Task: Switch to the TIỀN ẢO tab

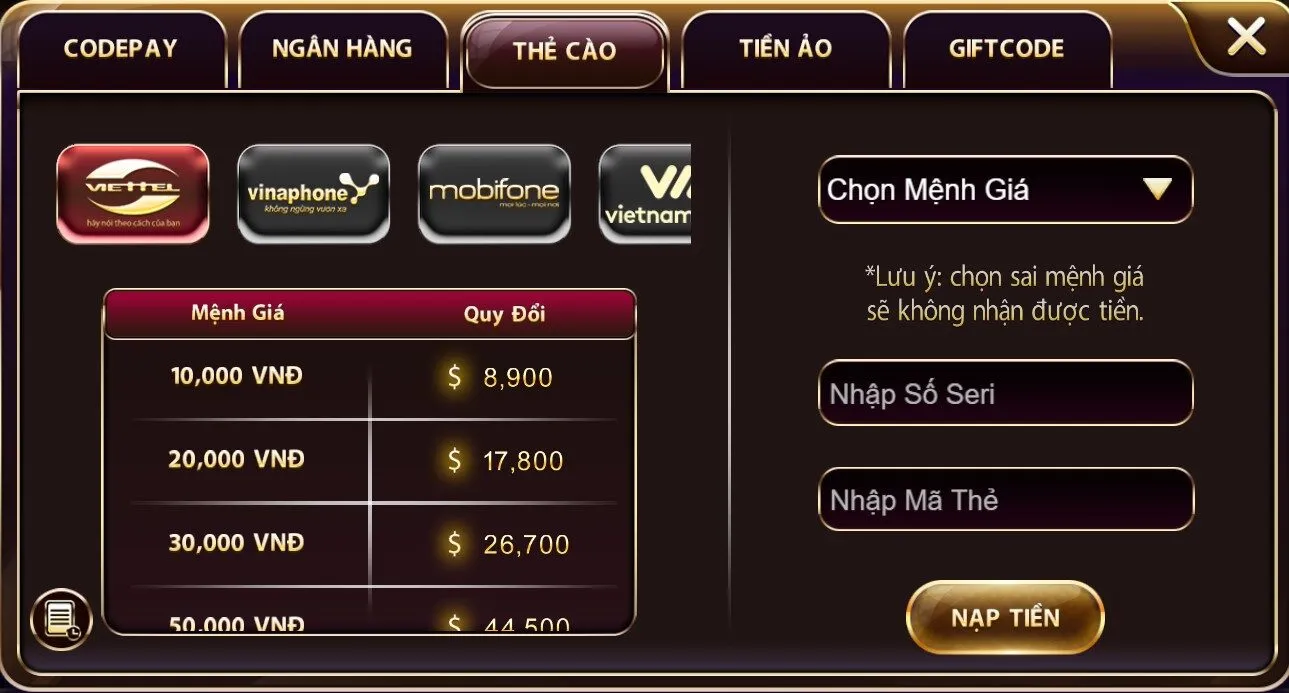Action: coord(785,49)
